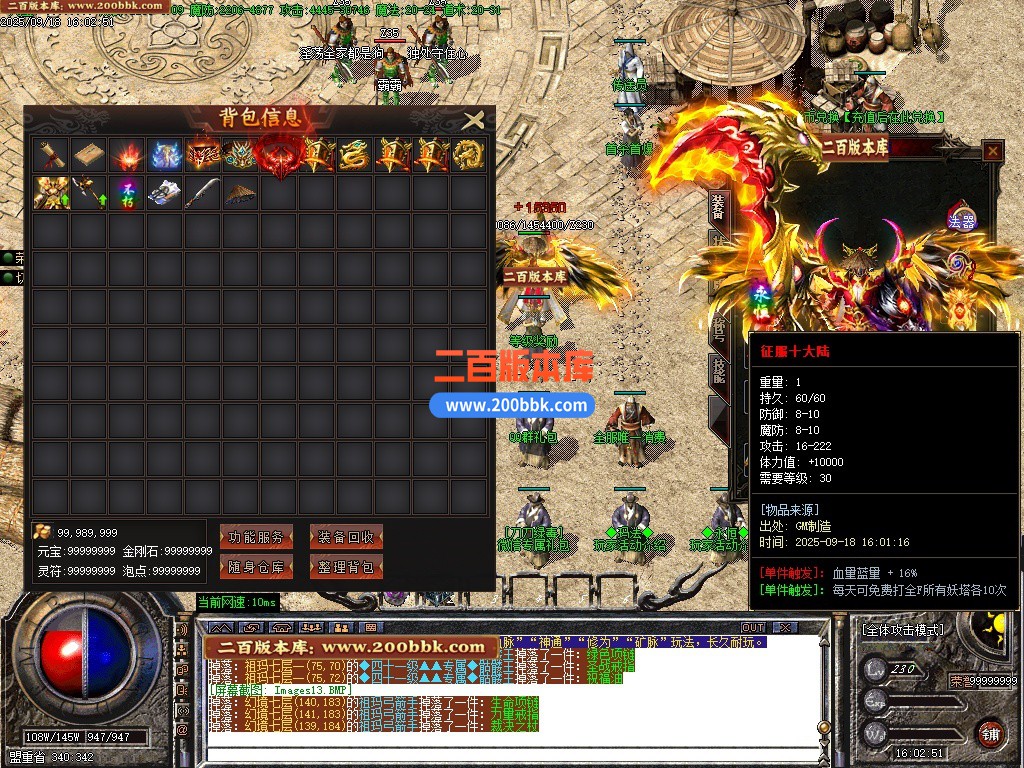
Task: Select the rolled scroll item in the bag
Action: coord(50,155)
